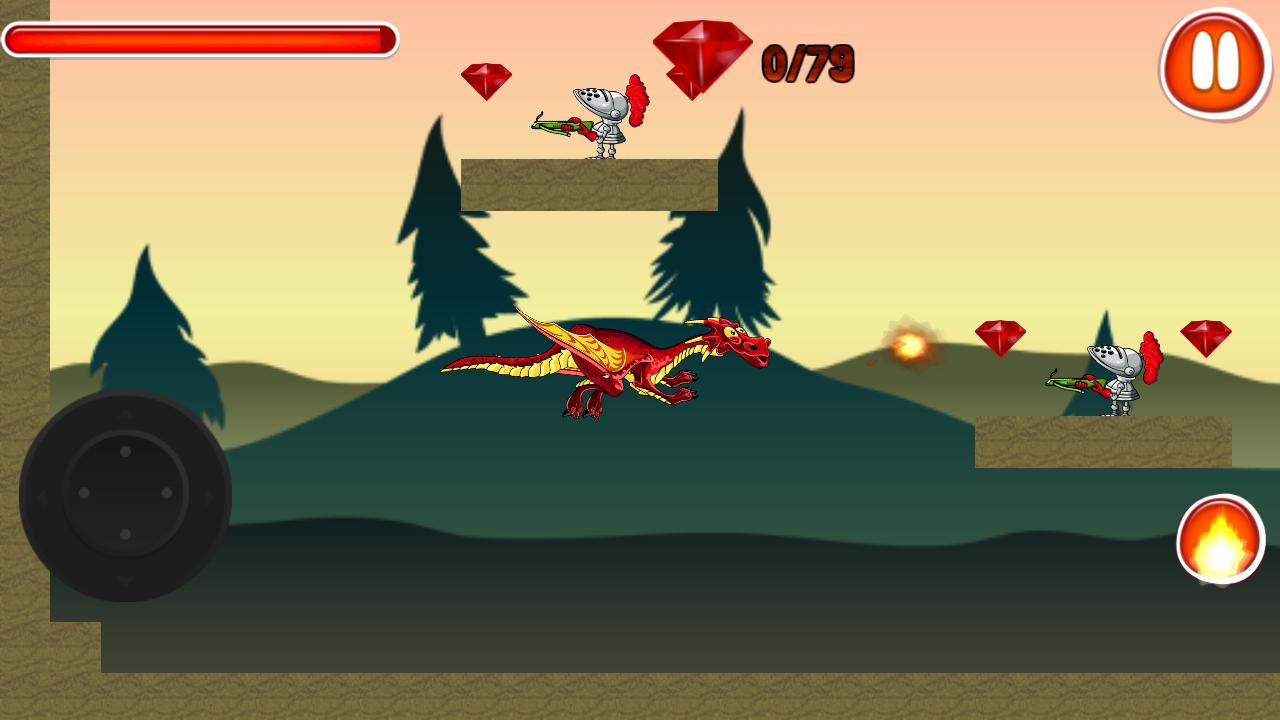Viewport: 1280px width, 720px height.
Task: Tap the ruby right of the right knight
Action: 1208,335
